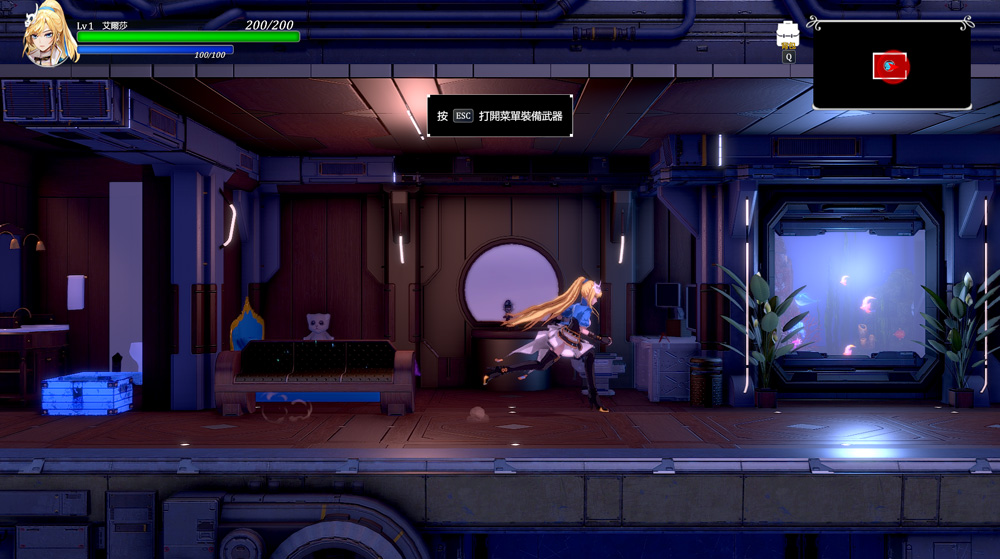Click the minimap panel

click(891, 65)
